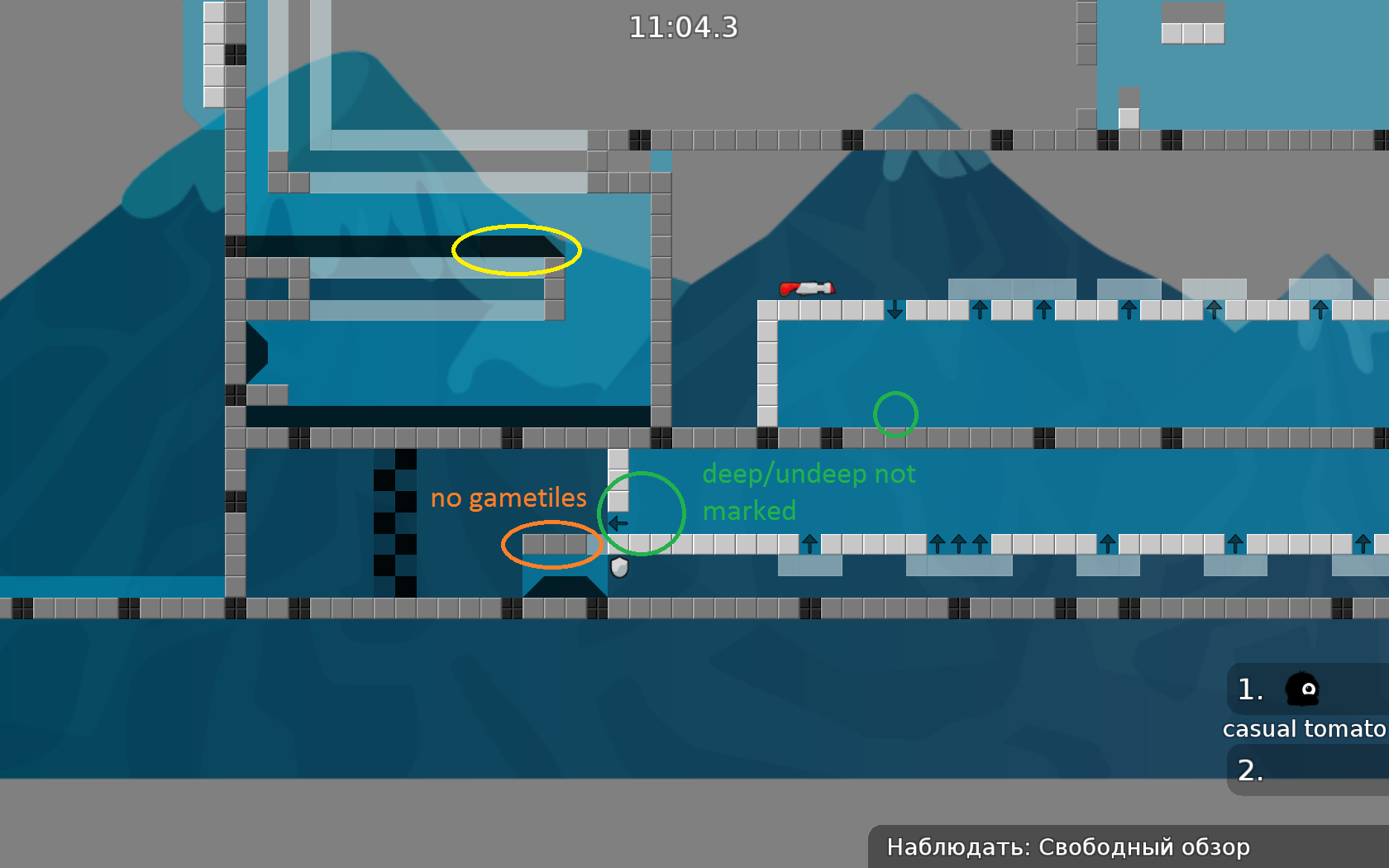
Task: Click the no gametiles label
Action: point(509,498)
